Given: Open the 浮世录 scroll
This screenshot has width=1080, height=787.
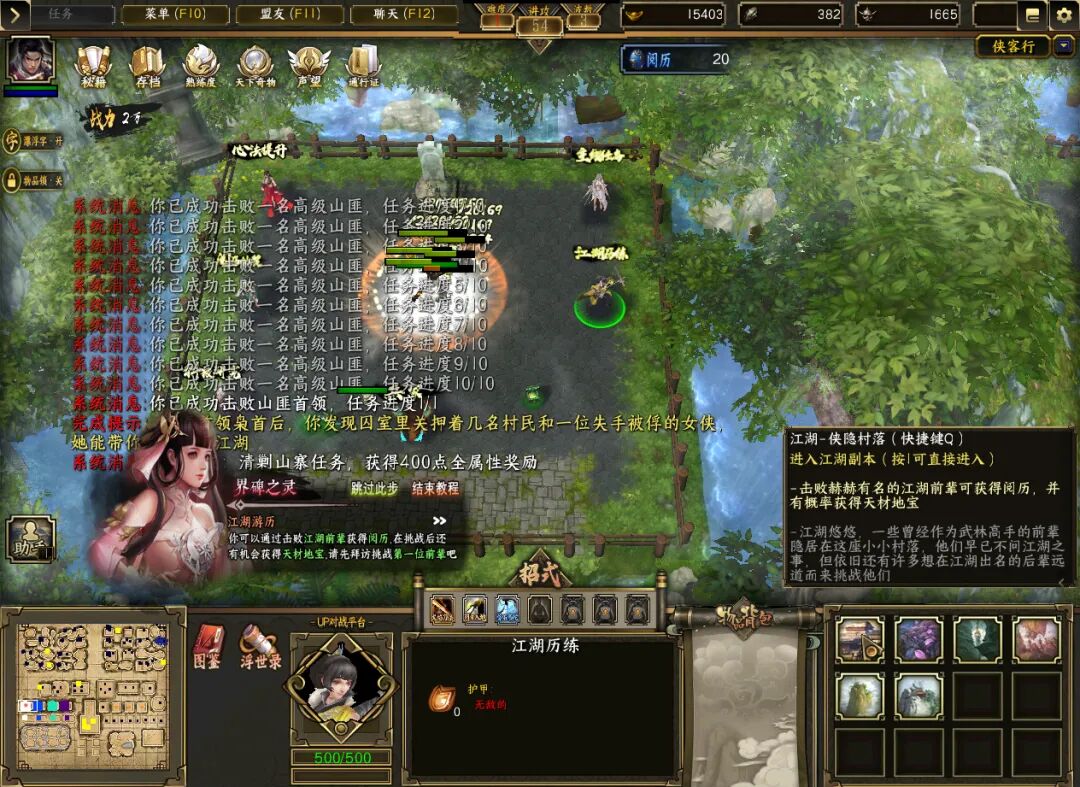Looking at the screenshot, I should click(x=259, y=645).
